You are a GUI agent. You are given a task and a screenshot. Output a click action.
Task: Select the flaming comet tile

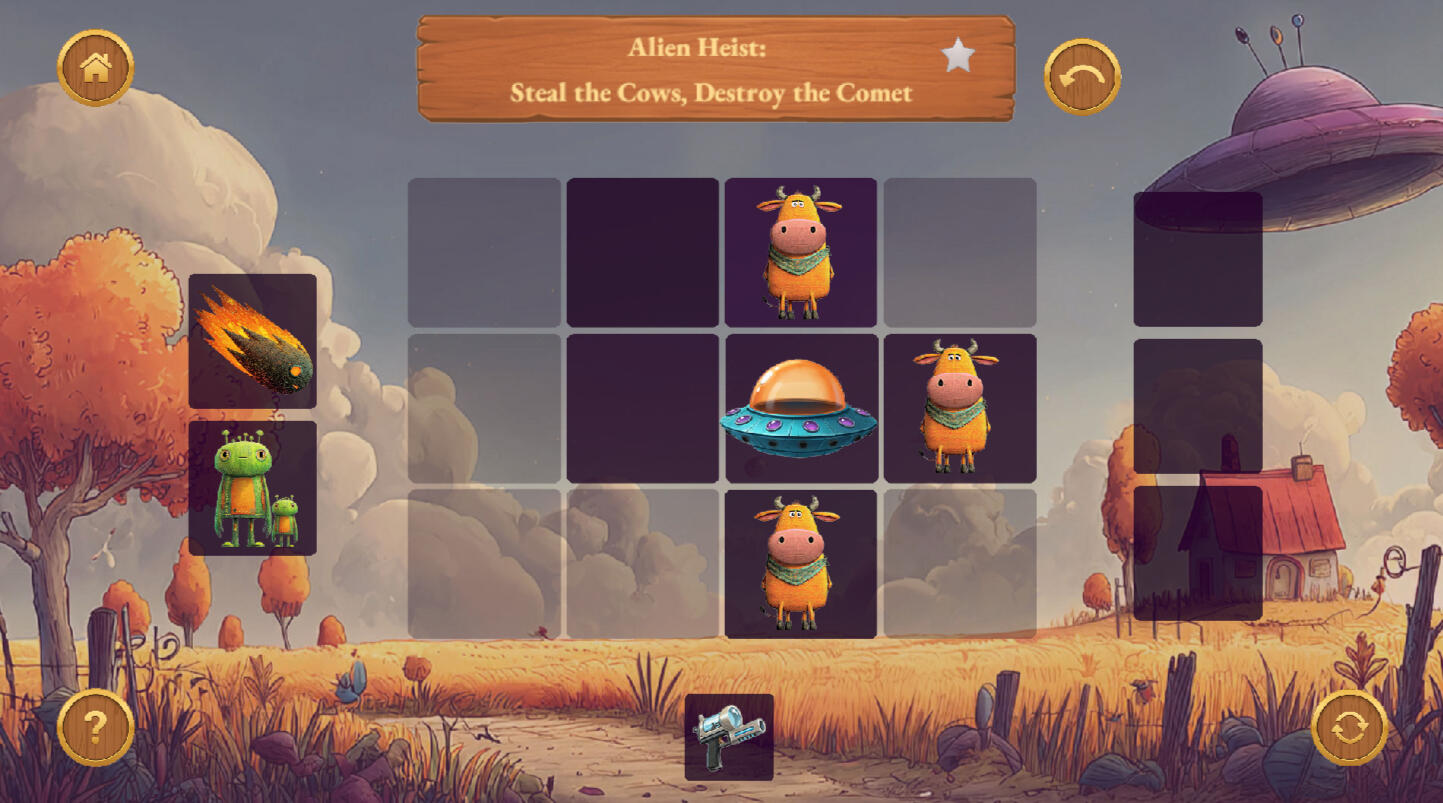coord(252,342)
